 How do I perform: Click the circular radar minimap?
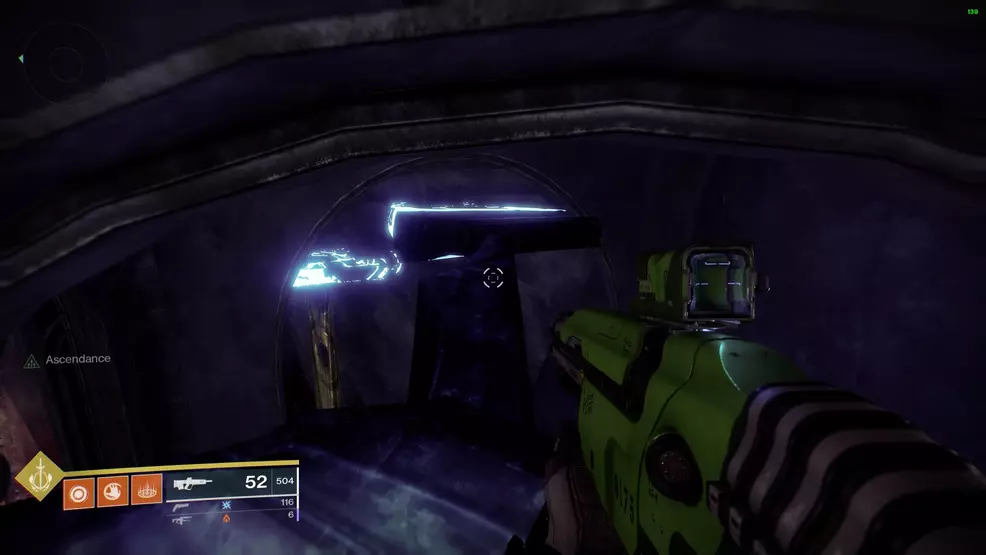(66, 64)
